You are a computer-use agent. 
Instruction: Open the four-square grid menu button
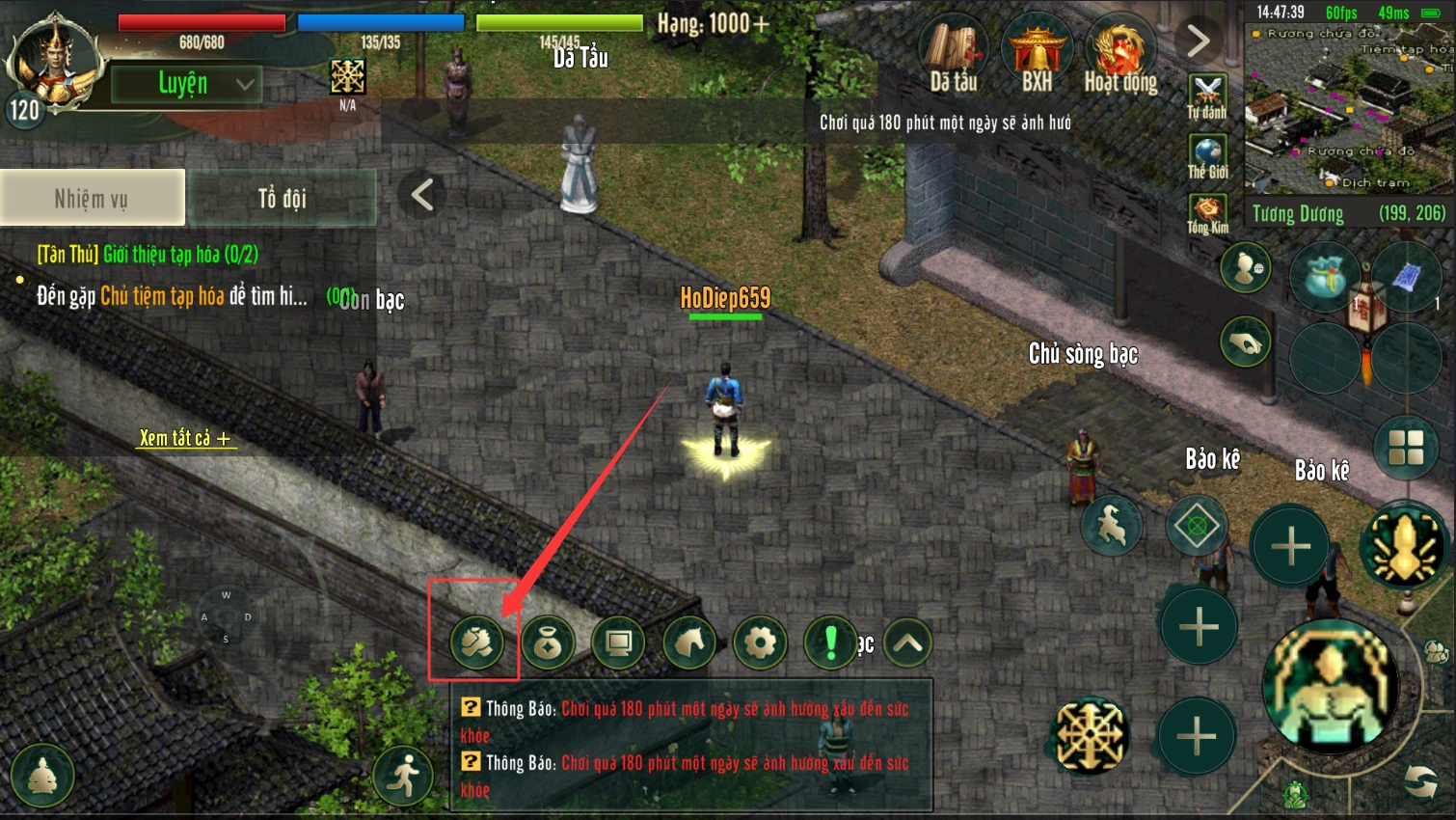coord(1405,448)
